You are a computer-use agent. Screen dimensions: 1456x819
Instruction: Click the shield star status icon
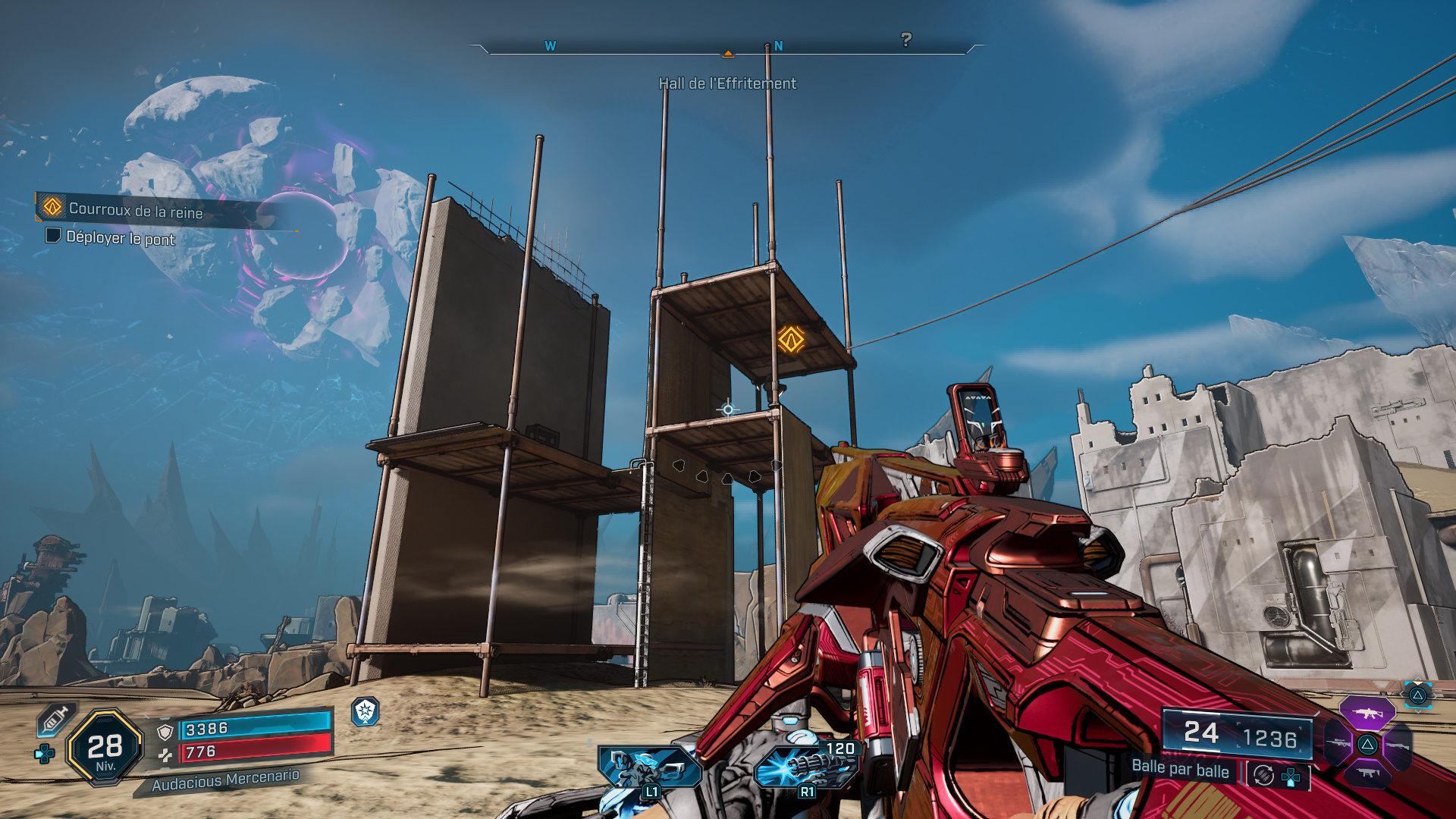366,711
